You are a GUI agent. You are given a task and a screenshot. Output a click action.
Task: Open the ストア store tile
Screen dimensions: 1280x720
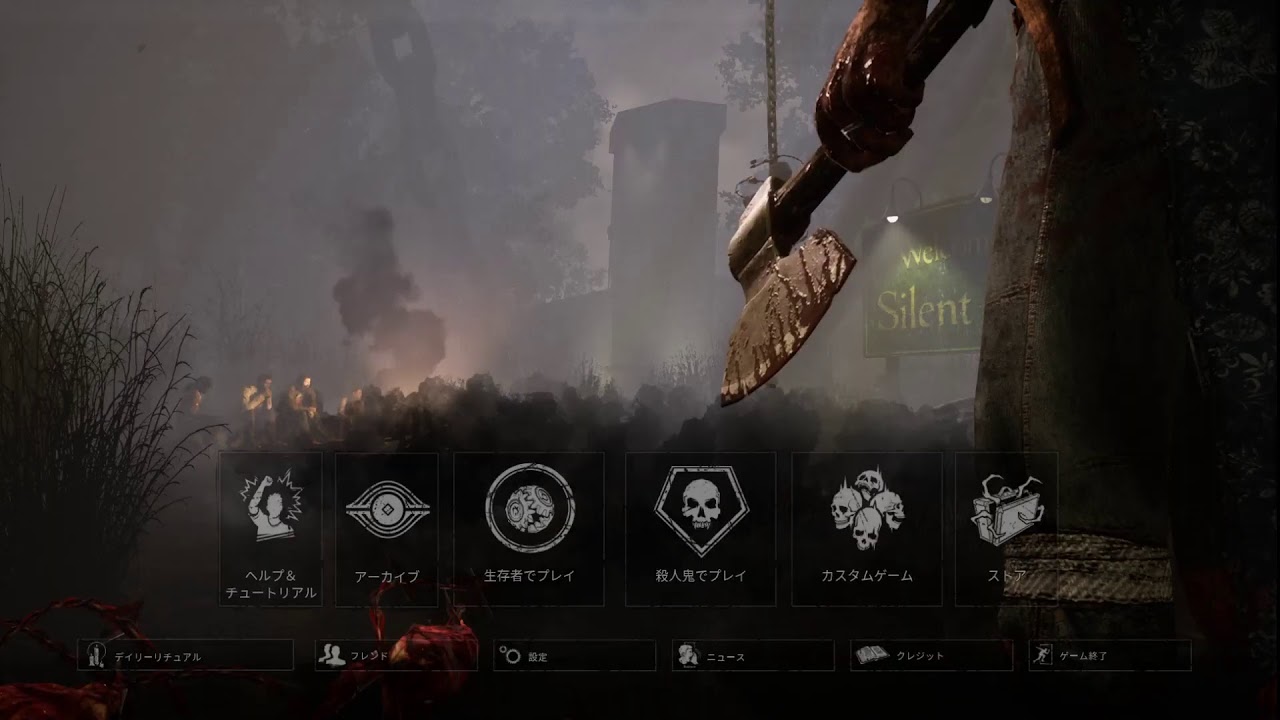1006,528
